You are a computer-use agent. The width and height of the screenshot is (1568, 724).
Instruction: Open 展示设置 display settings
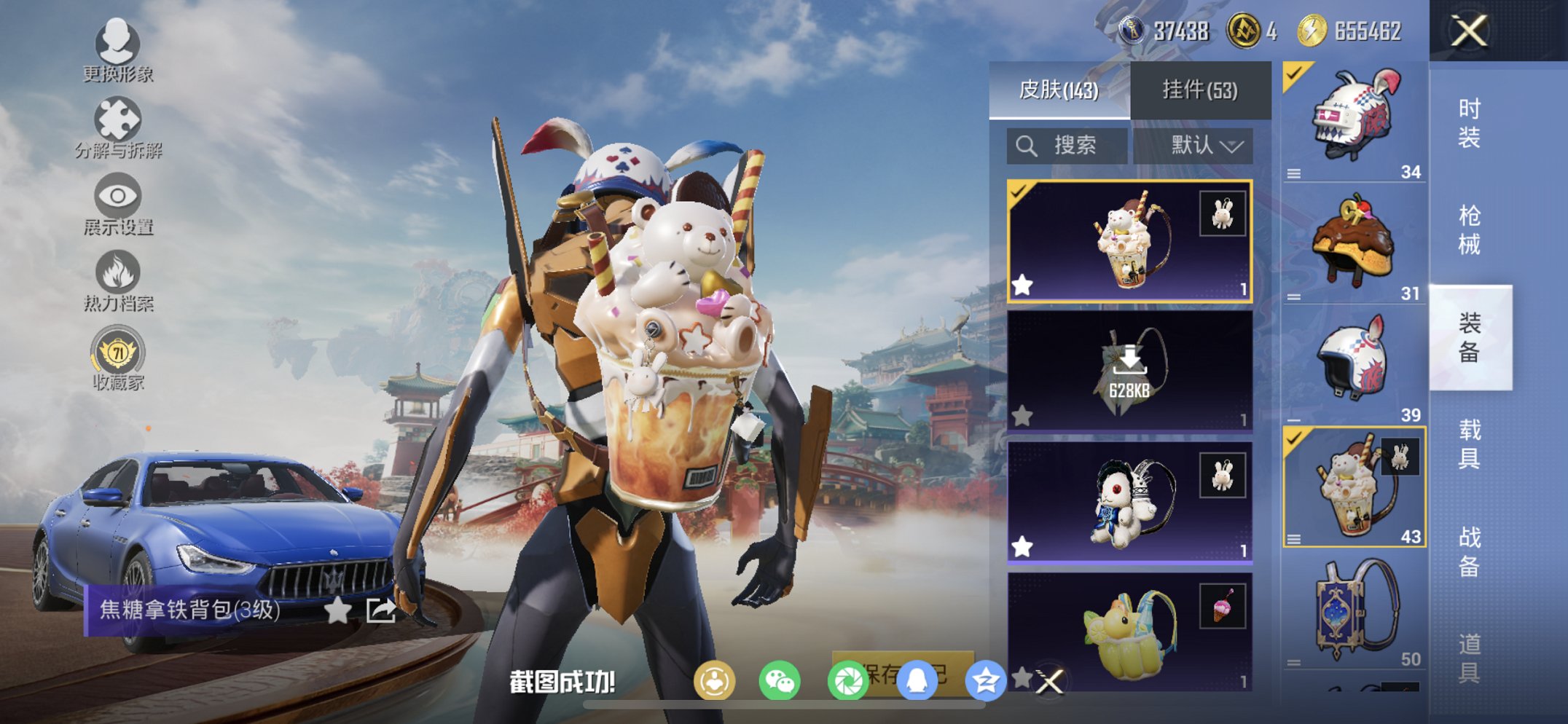pyautogui.click(x=117, y=205)
